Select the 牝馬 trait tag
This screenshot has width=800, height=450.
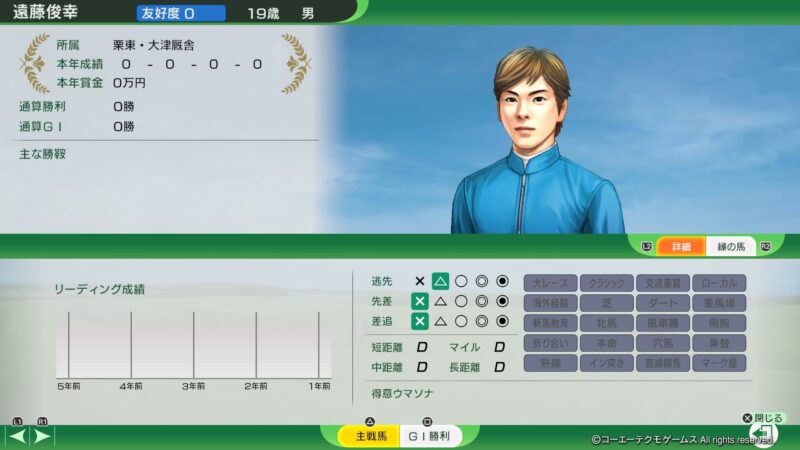click(x=607, y=323)
